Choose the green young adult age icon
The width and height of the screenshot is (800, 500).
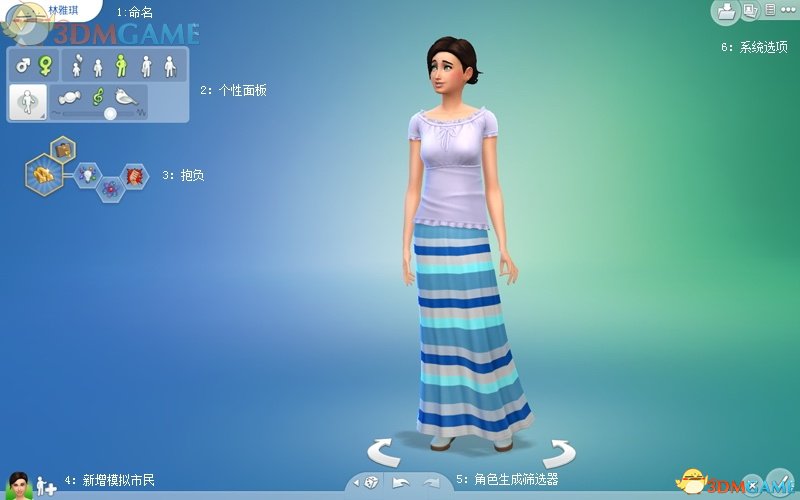[x=121, y=66]
